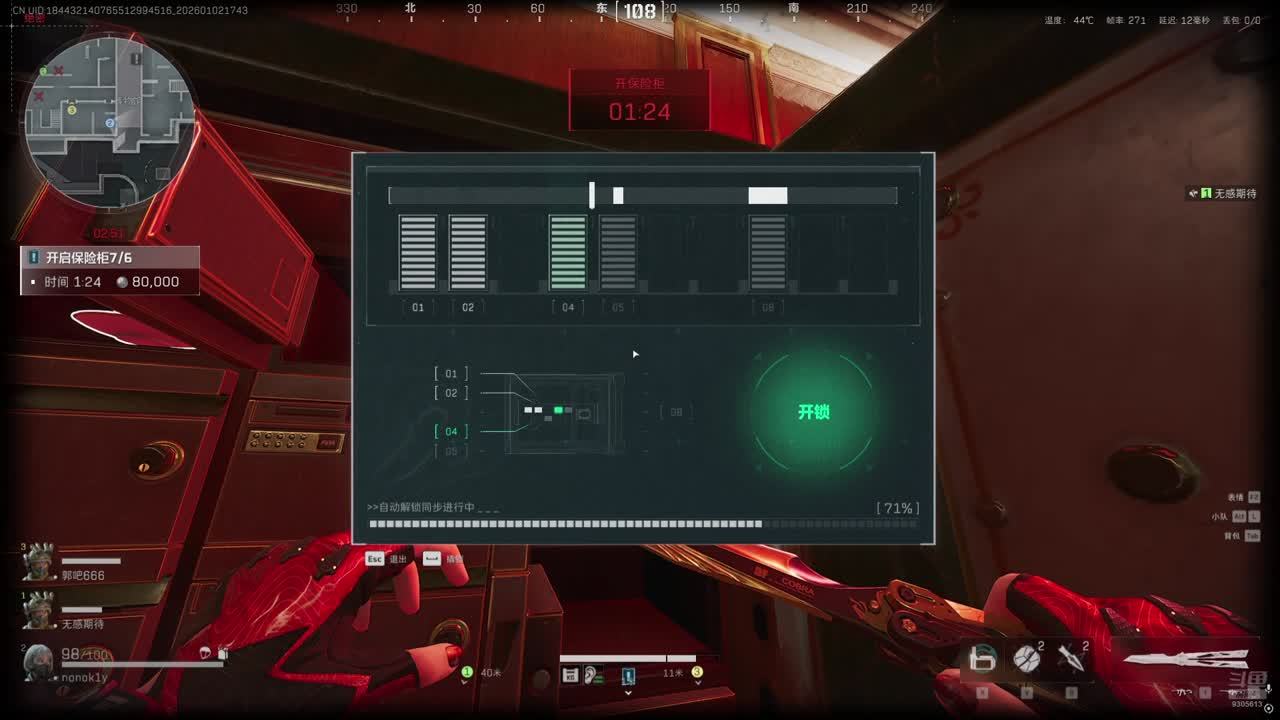This screenshot has height=720, width=1280.
Task: Select pin column 02 in the lock panel
Action: click(x=468, y=253)
